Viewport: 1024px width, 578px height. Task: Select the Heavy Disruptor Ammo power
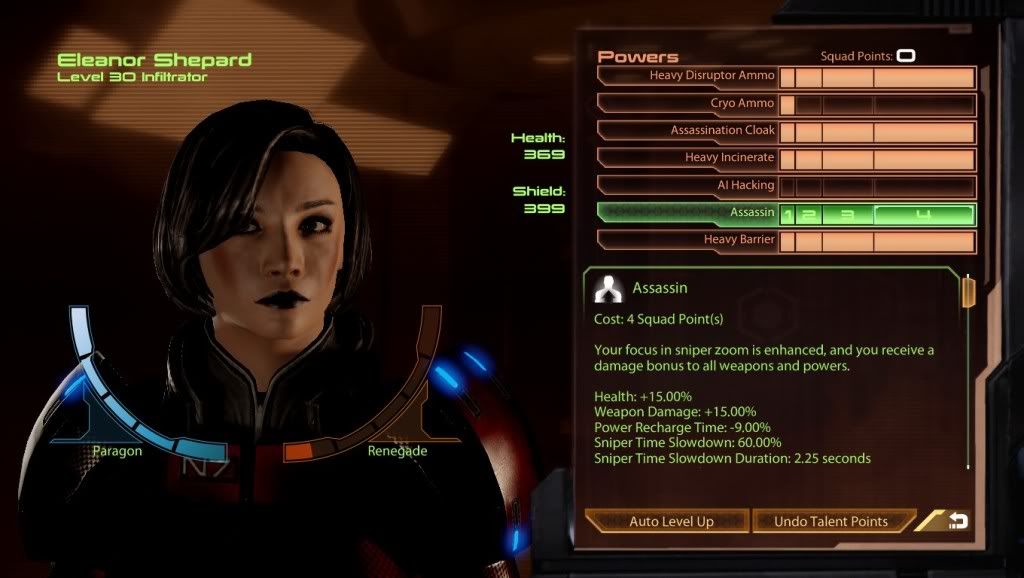[x=688, y=76]
